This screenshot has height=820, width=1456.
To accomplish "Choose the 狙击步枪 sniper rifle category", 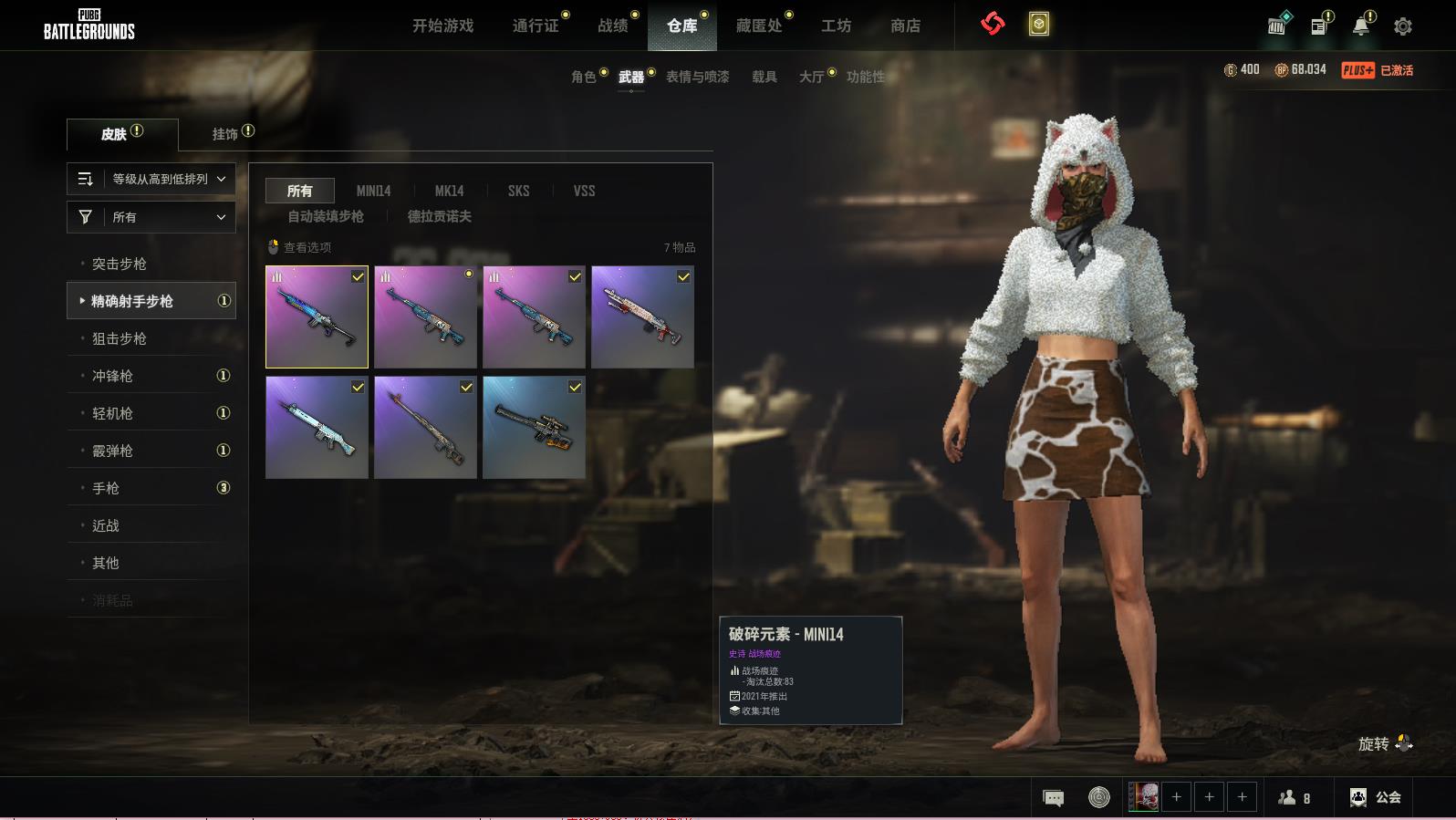I will (x=120, y=338).
